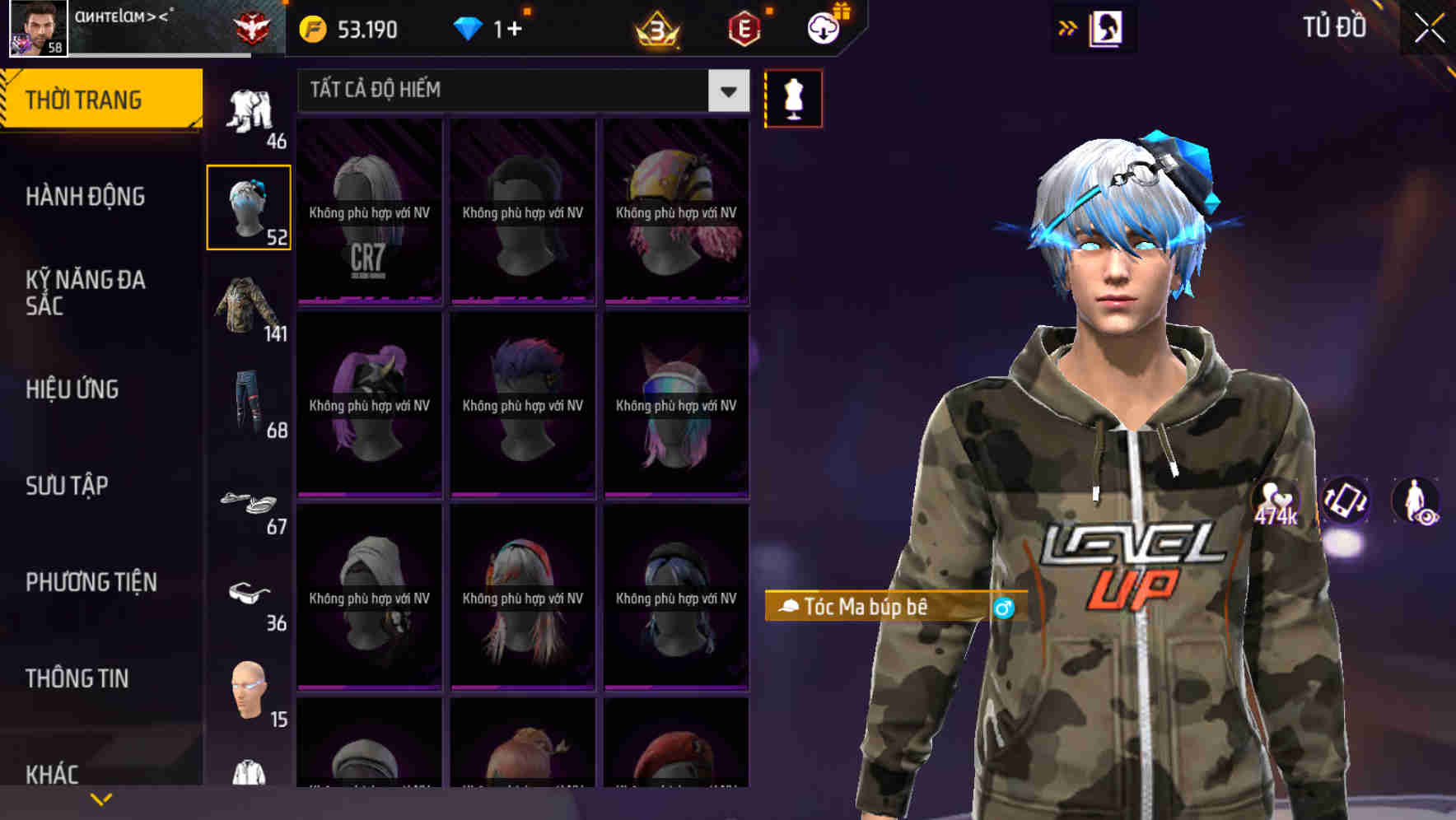
Task: Collapse the category list via dropdown arrow
Action: click(x=726, y=91)
